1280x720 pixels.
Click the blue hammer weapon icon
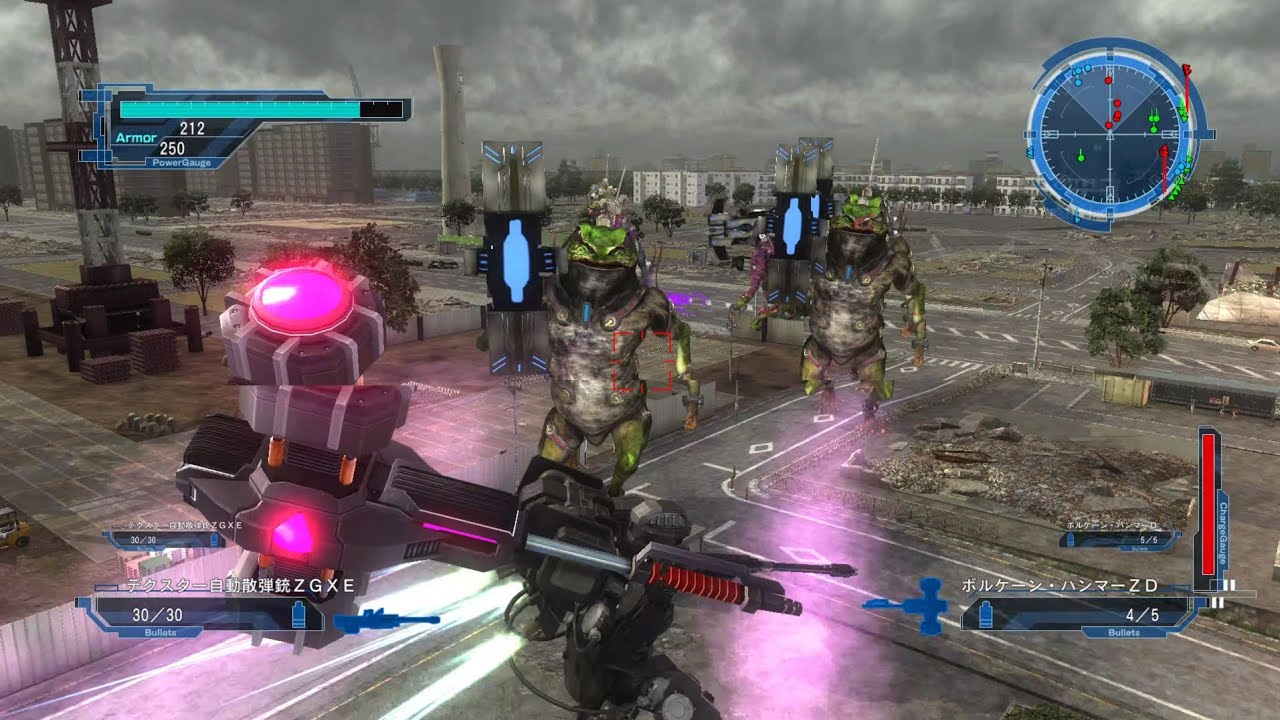[x=910, y=605]
